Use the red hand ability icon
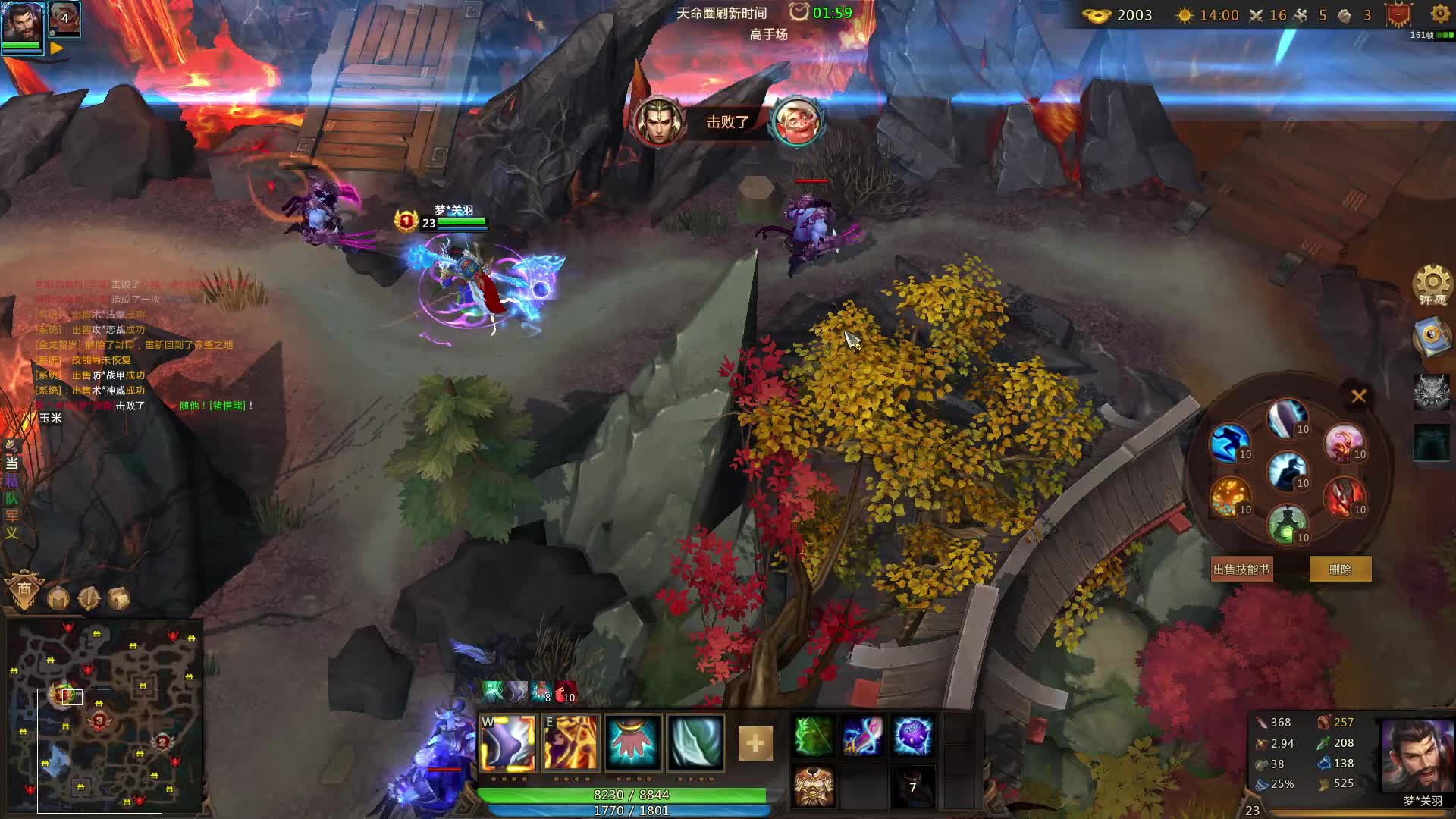 [632, 742]
